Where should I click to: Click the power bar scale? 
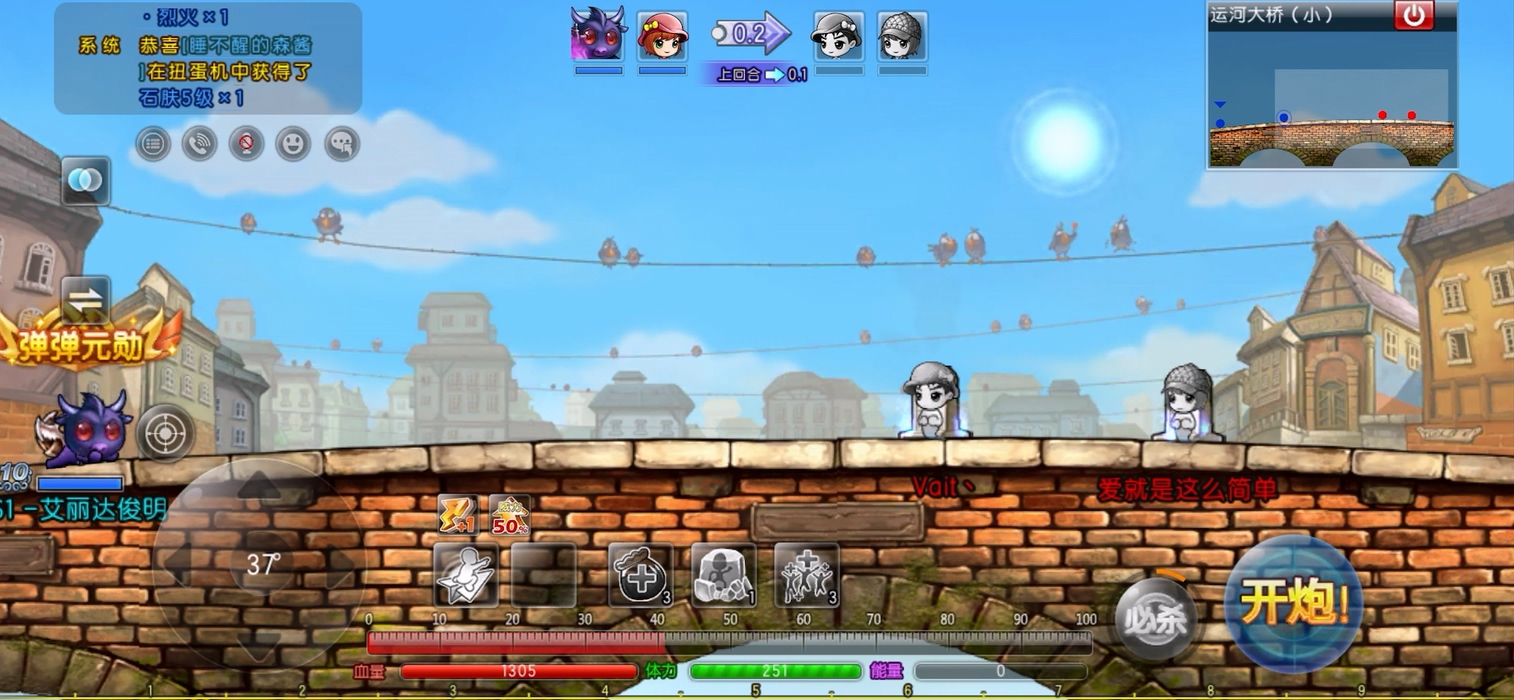729,642
